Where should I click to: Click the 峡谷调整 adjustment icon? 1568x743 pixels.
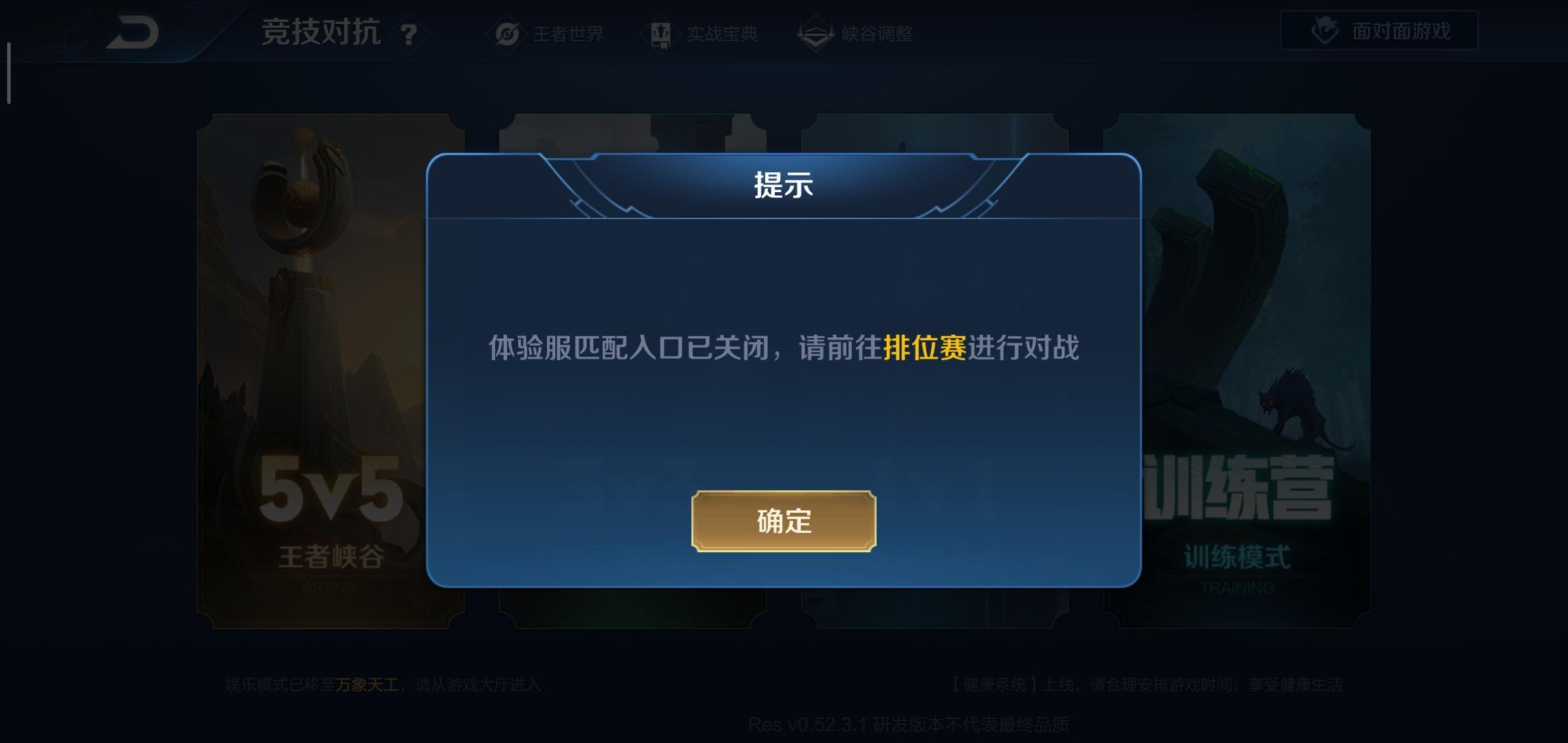814,34
